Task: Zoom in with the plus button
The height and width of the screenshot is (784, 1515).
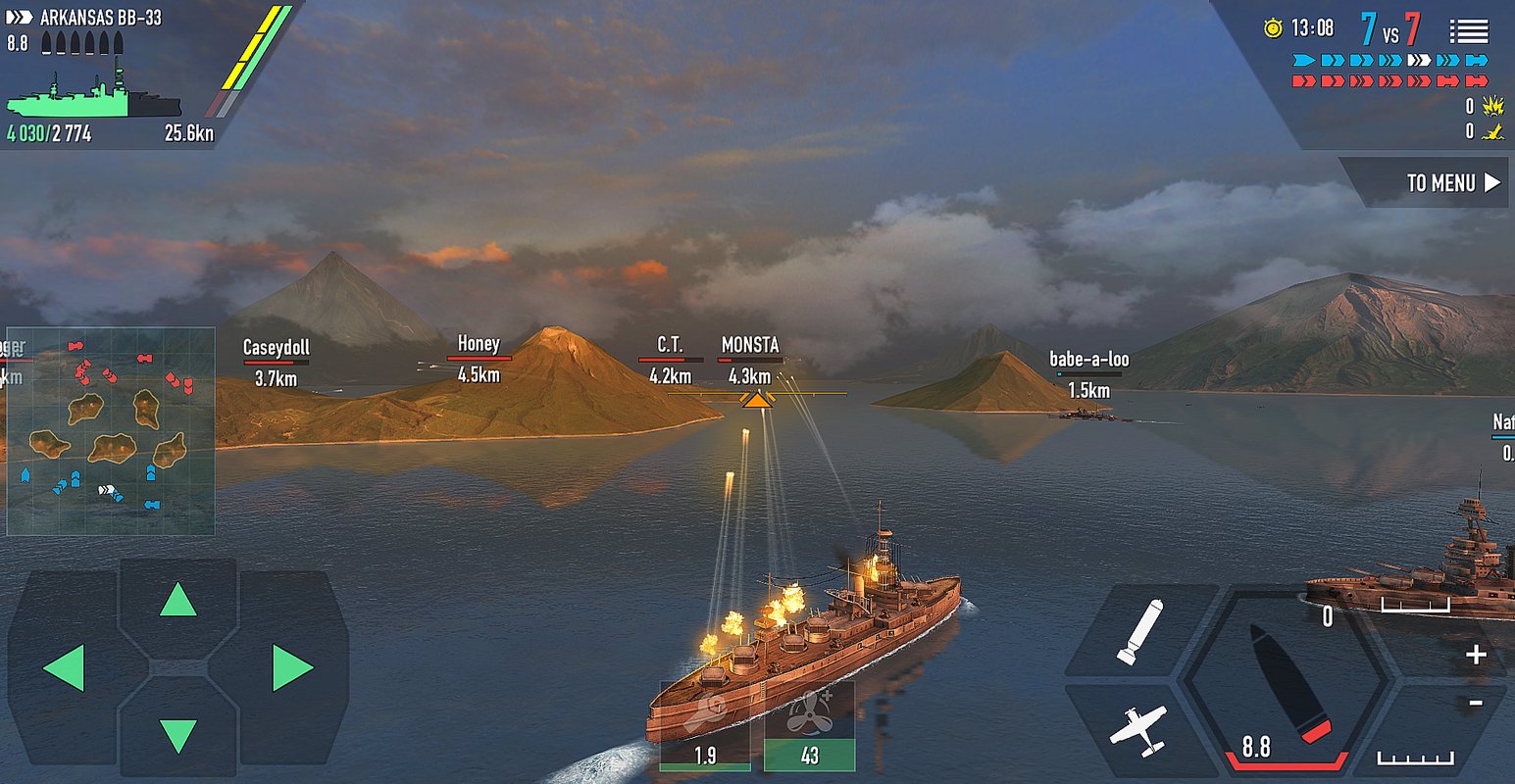Action: [1476, 655]
